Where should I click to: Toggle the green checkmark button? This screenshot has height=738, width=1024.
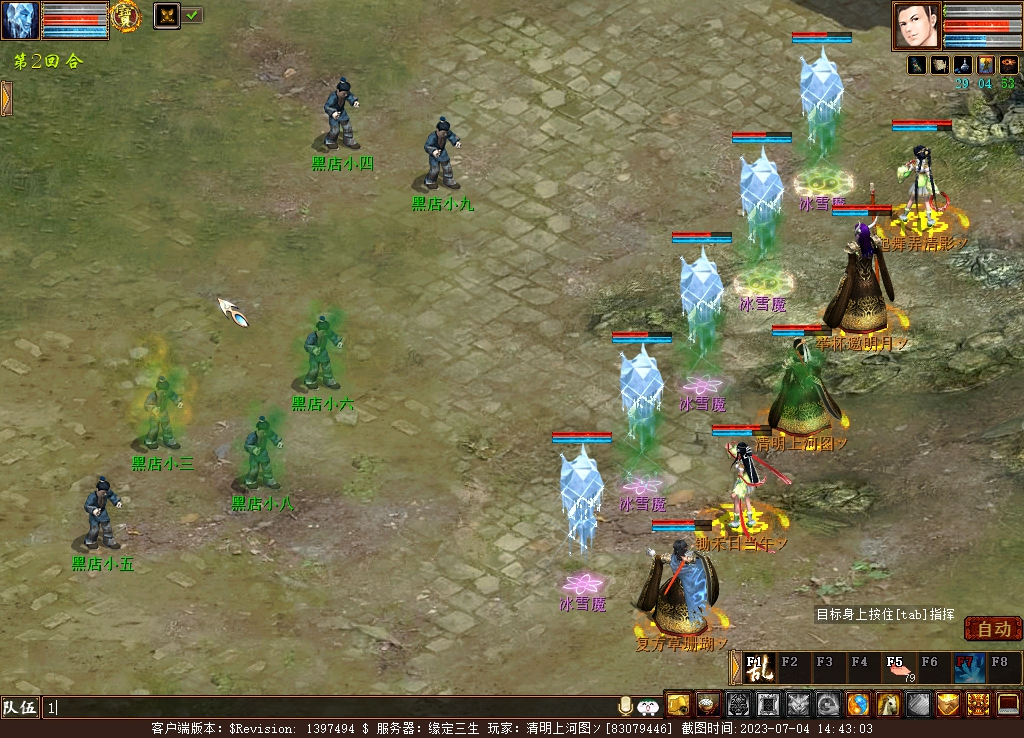[192, 15]
